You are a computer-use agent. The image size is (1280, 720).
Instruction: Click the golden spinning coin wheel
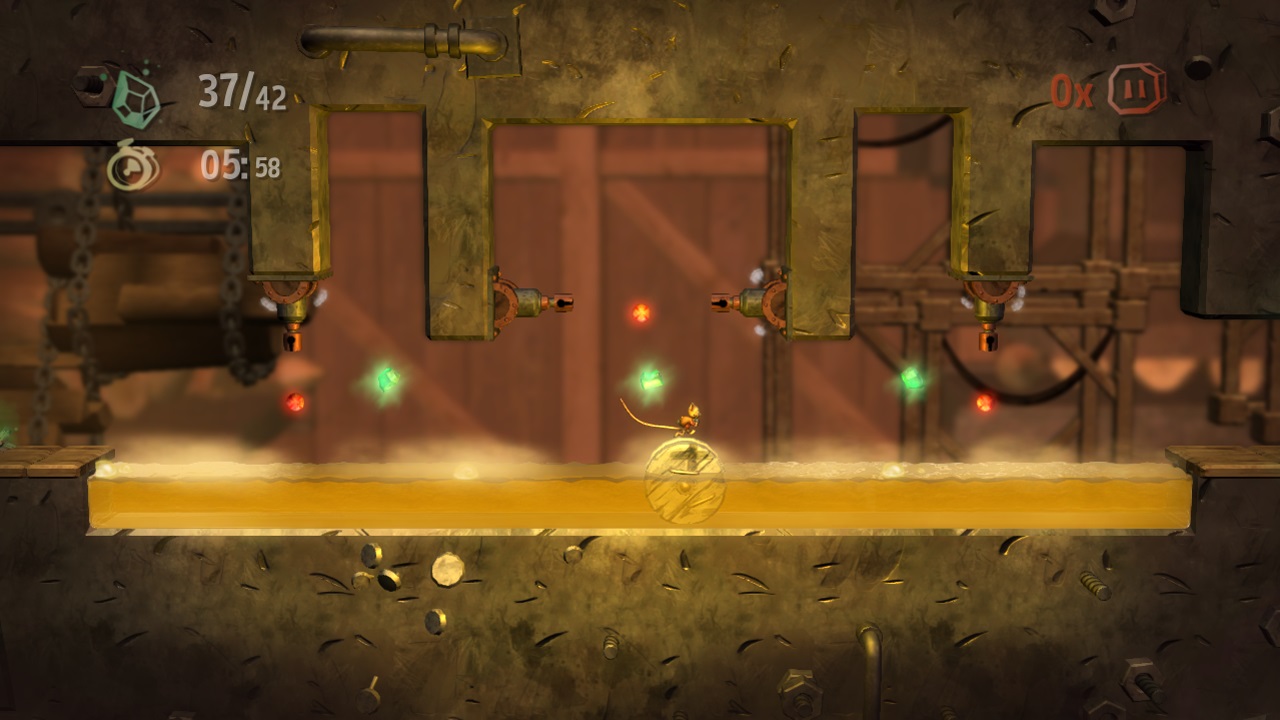[x=682, y=482]
